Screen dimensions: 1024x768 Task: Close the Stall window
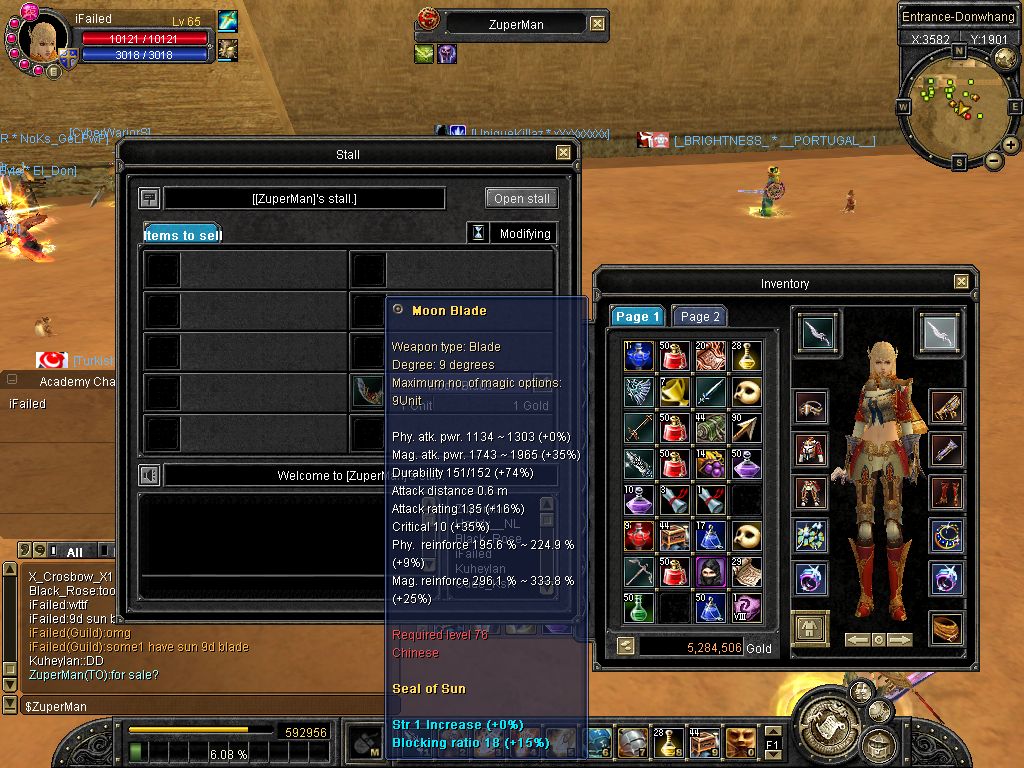pos(563,153)
